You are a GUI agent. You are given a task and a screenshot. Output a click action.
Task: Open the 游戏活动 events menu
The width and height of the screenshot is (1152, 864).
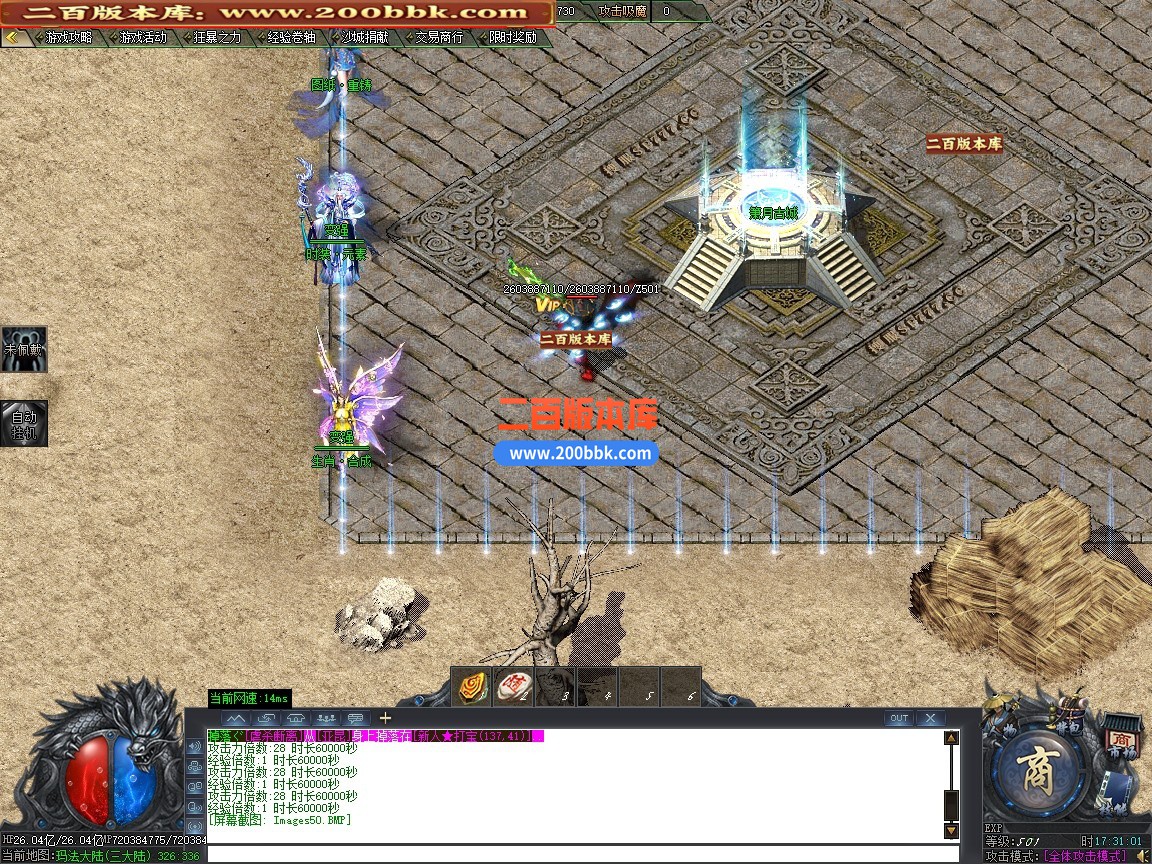point(142,38)
